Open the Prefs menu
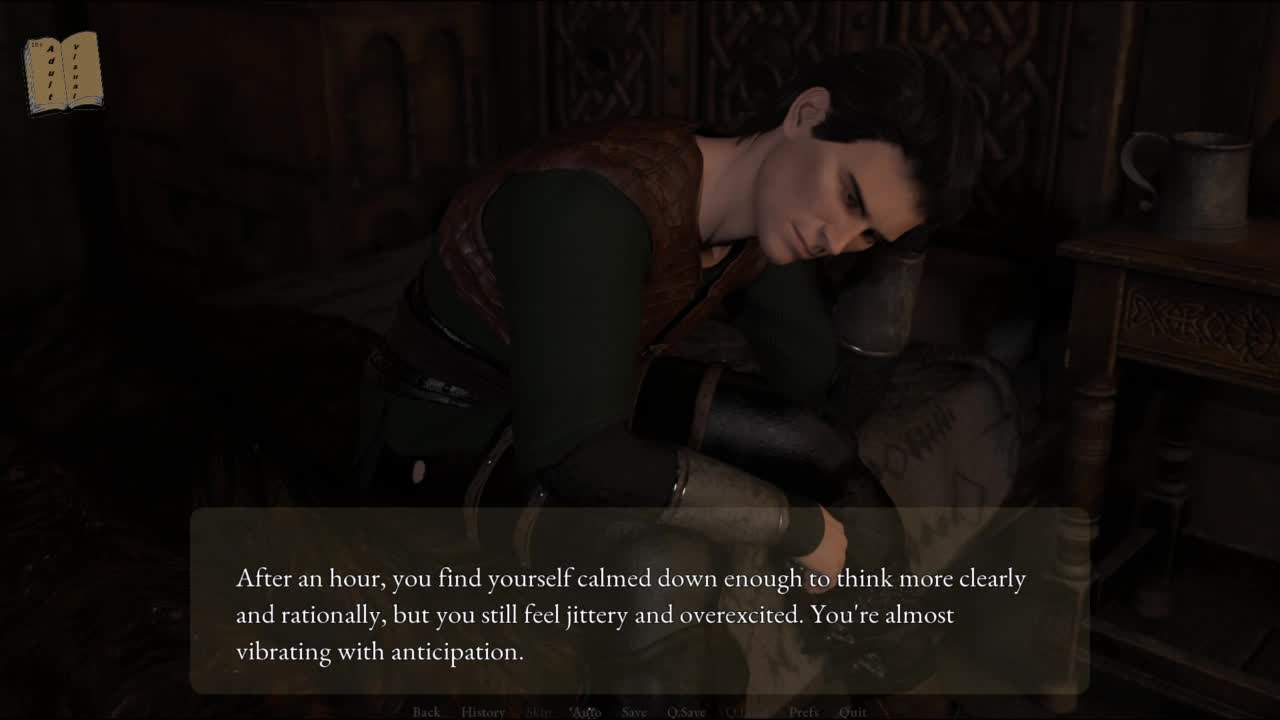This screenshot has width=1280, height=720. (804, 712)
